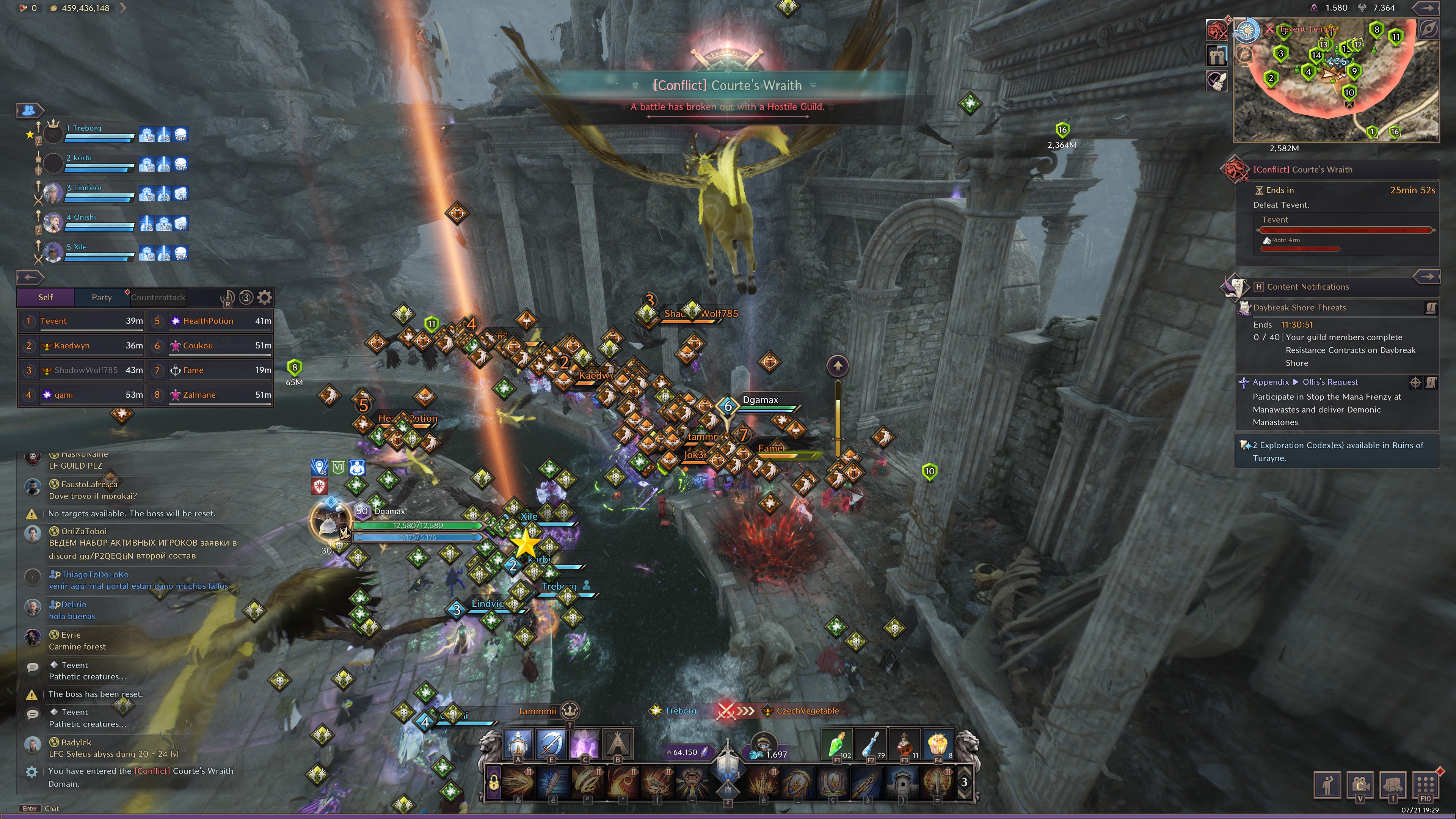1456x819 pixels.
Task: Open the castle siege icon by the minimap
Action: [1217, 55]
